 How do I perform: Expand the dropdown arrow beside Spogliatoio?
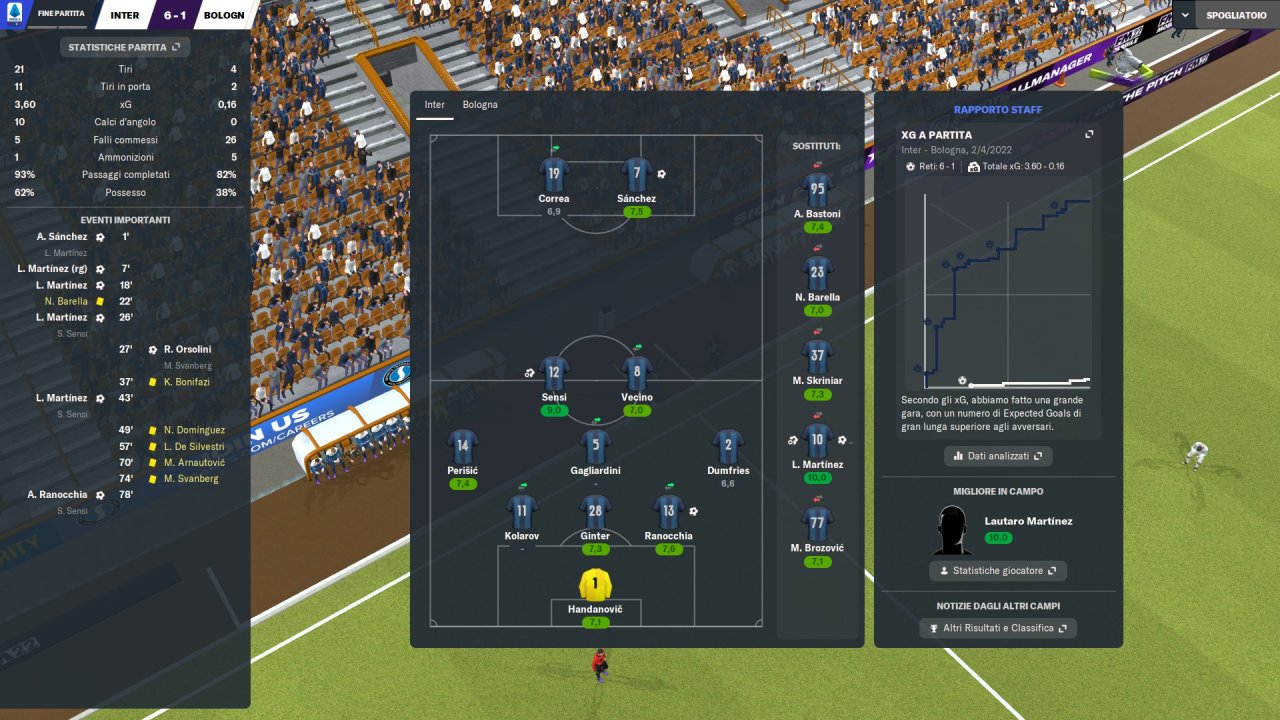[1185, 15]
